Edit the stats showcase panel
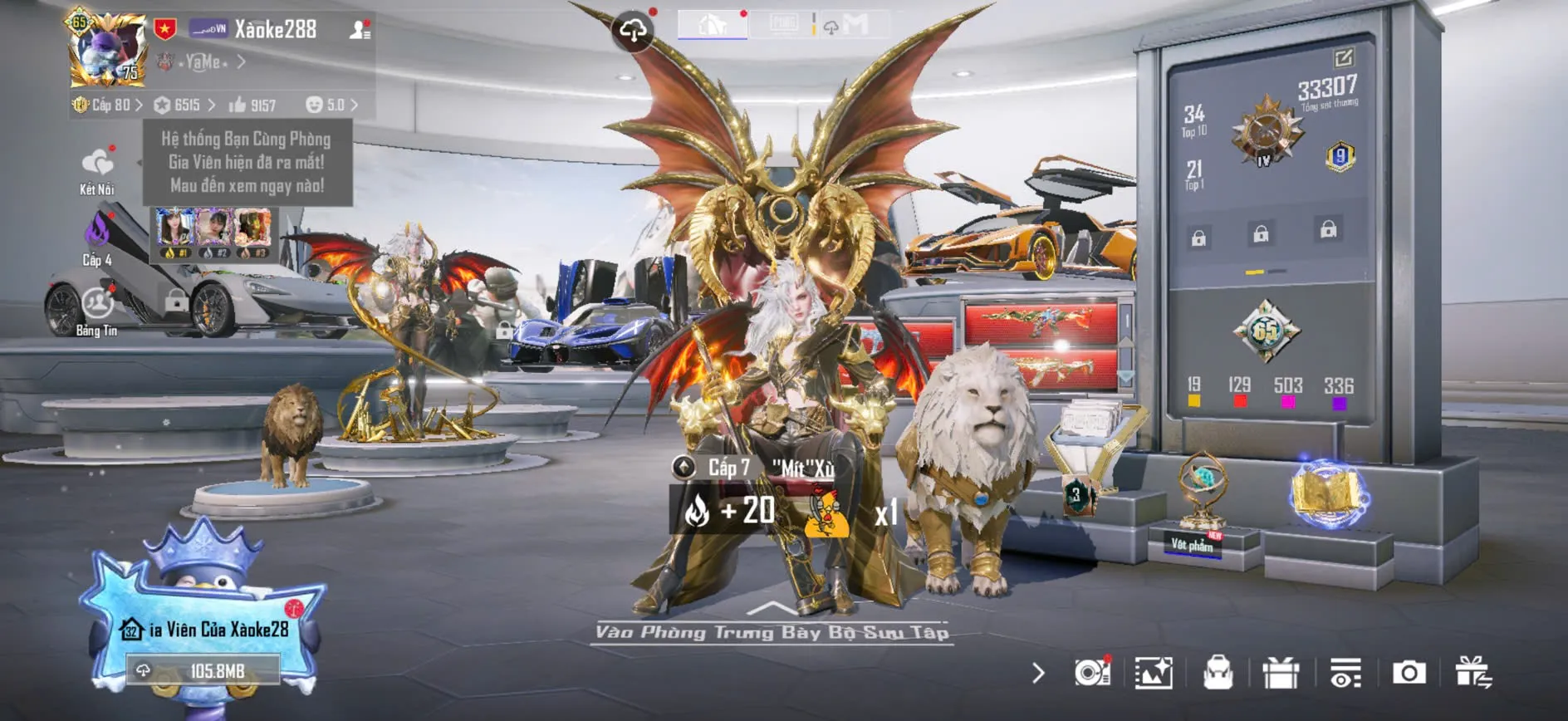The image size is (1568, 721). (1343, 57)
